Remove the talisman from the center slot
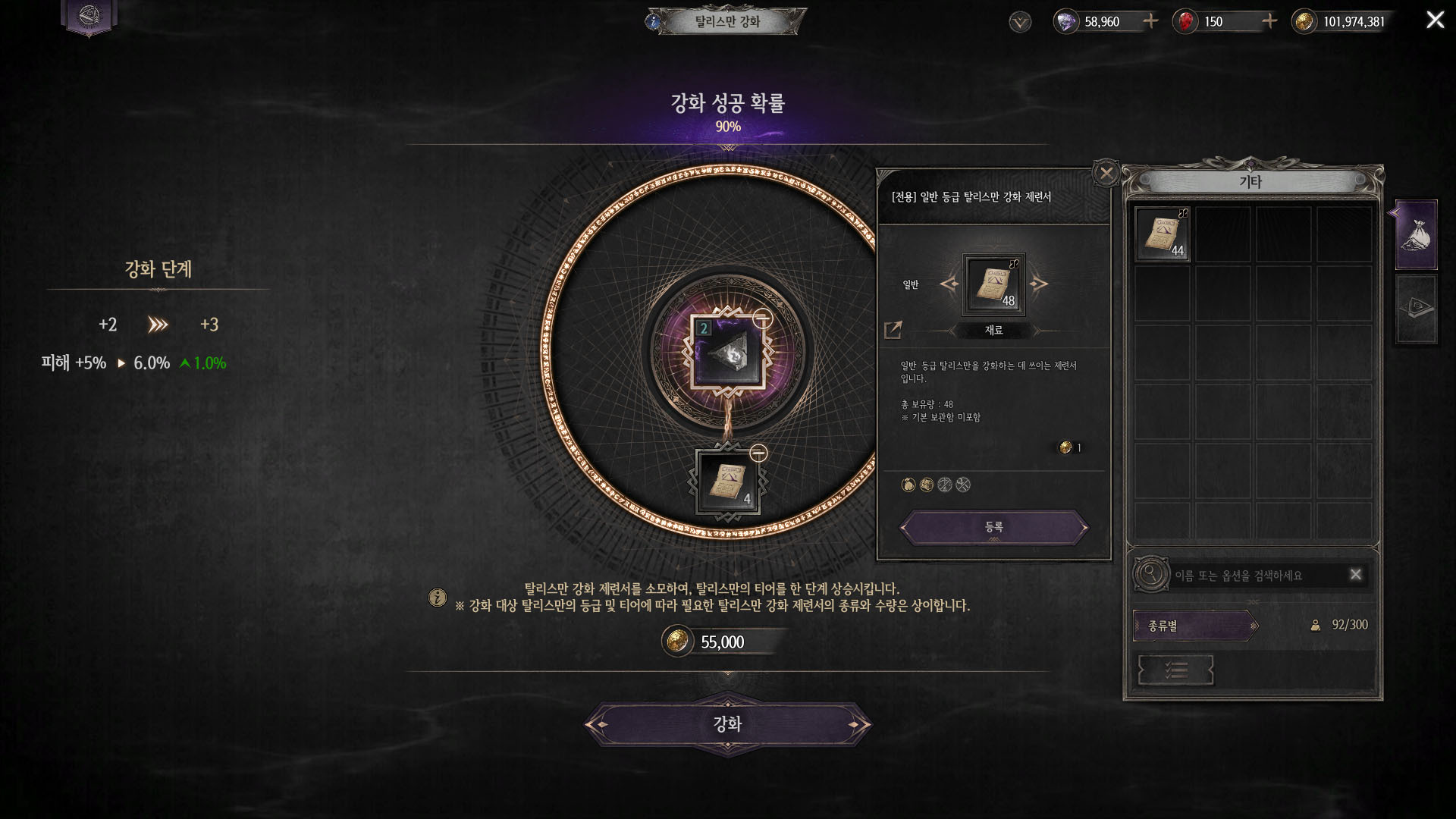Viewport: 1456px width, 819px height. pyautogui.click(x=762, y=319)
